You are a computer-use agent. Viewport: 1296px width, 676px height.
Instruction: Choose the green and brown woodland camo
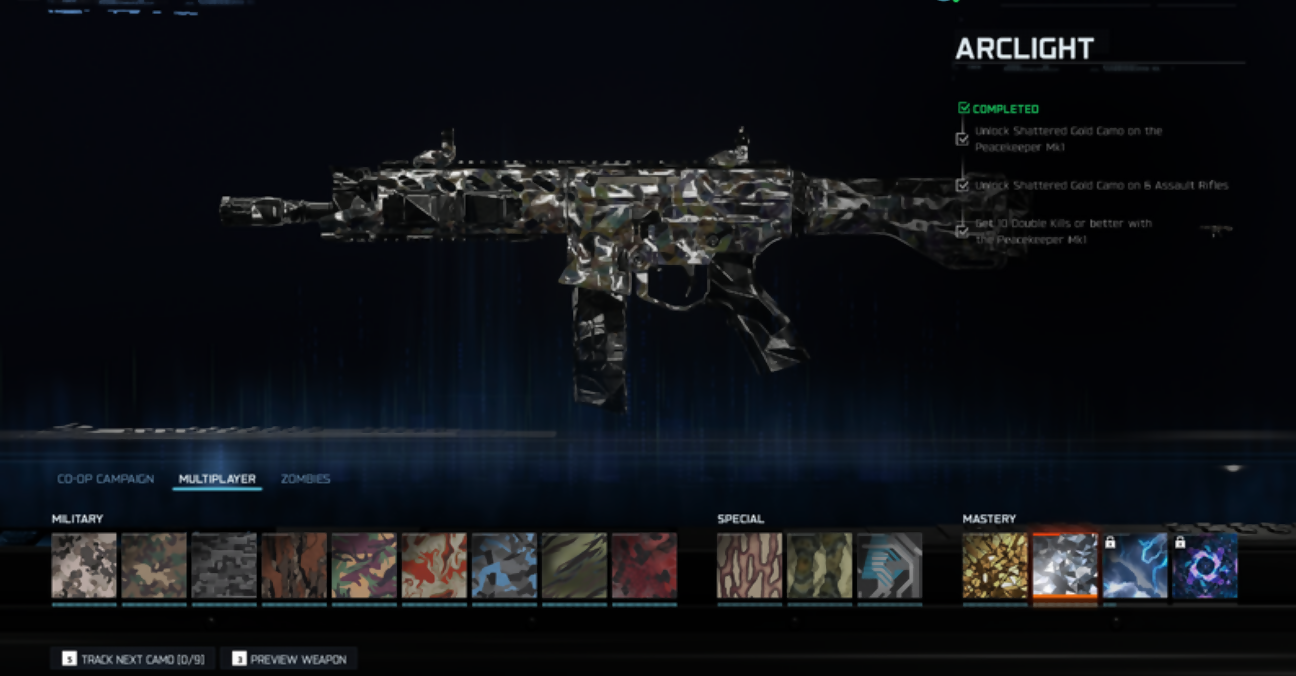(154, 566)
